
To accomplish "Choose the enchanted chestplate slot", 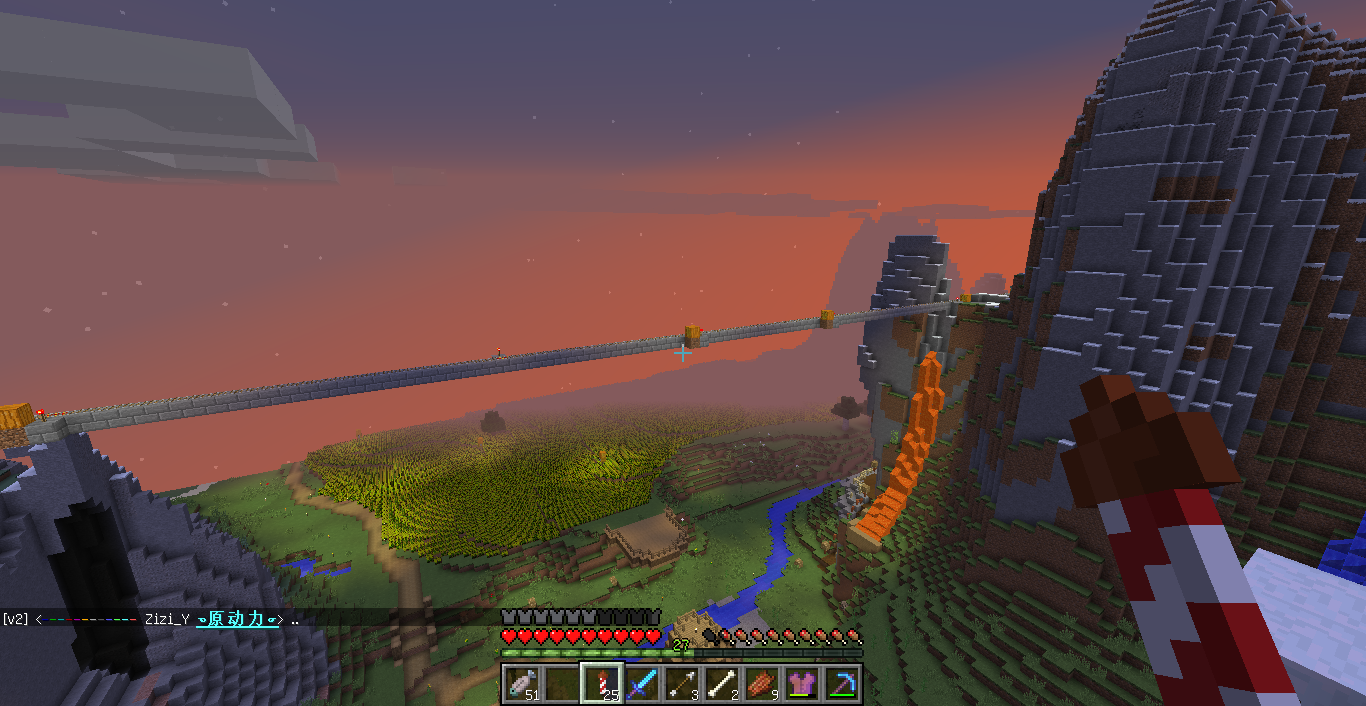I will [x=802, y=684].
